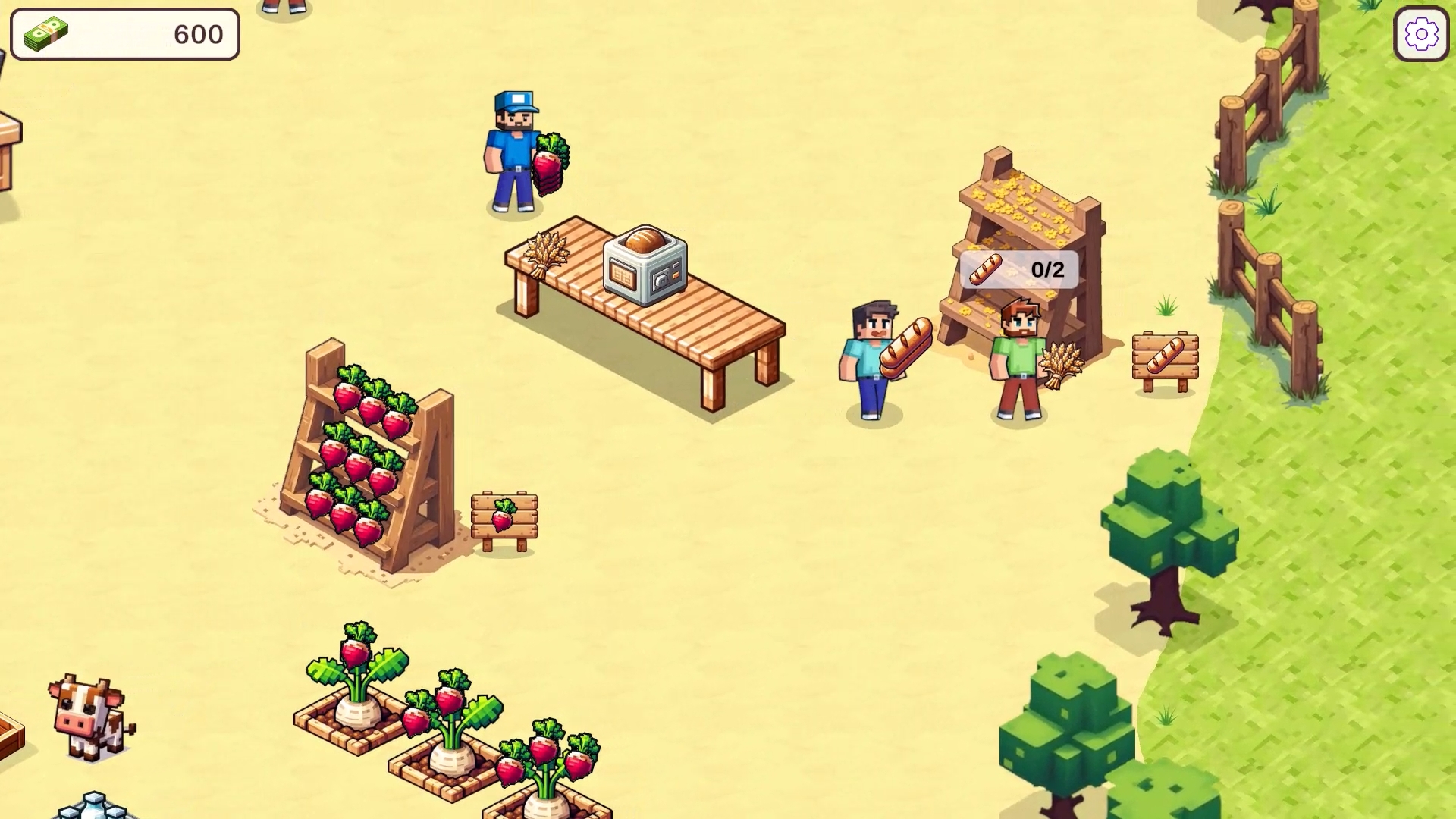Screen dimensions: 1456x819
Task: Click the 600 money counter
Action: (x=196, y=33)
